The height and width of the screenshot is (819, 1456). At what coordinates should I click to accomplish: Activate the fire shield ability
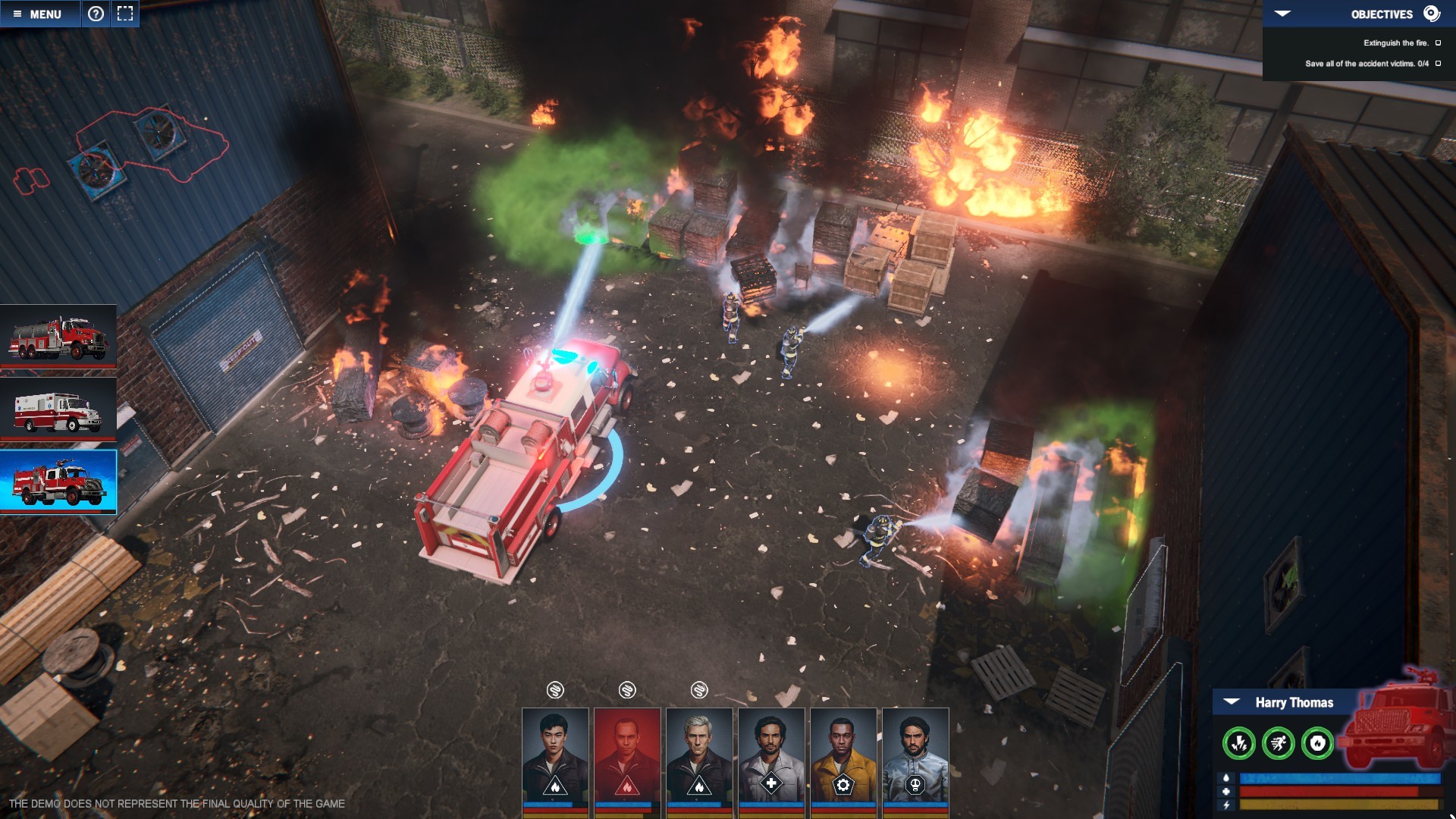coord(1318,743)
